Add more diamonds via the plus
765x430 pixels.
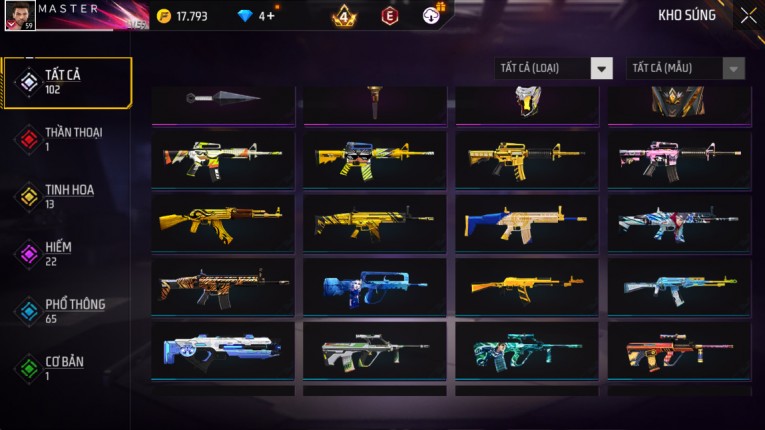(x=271, y=16)
